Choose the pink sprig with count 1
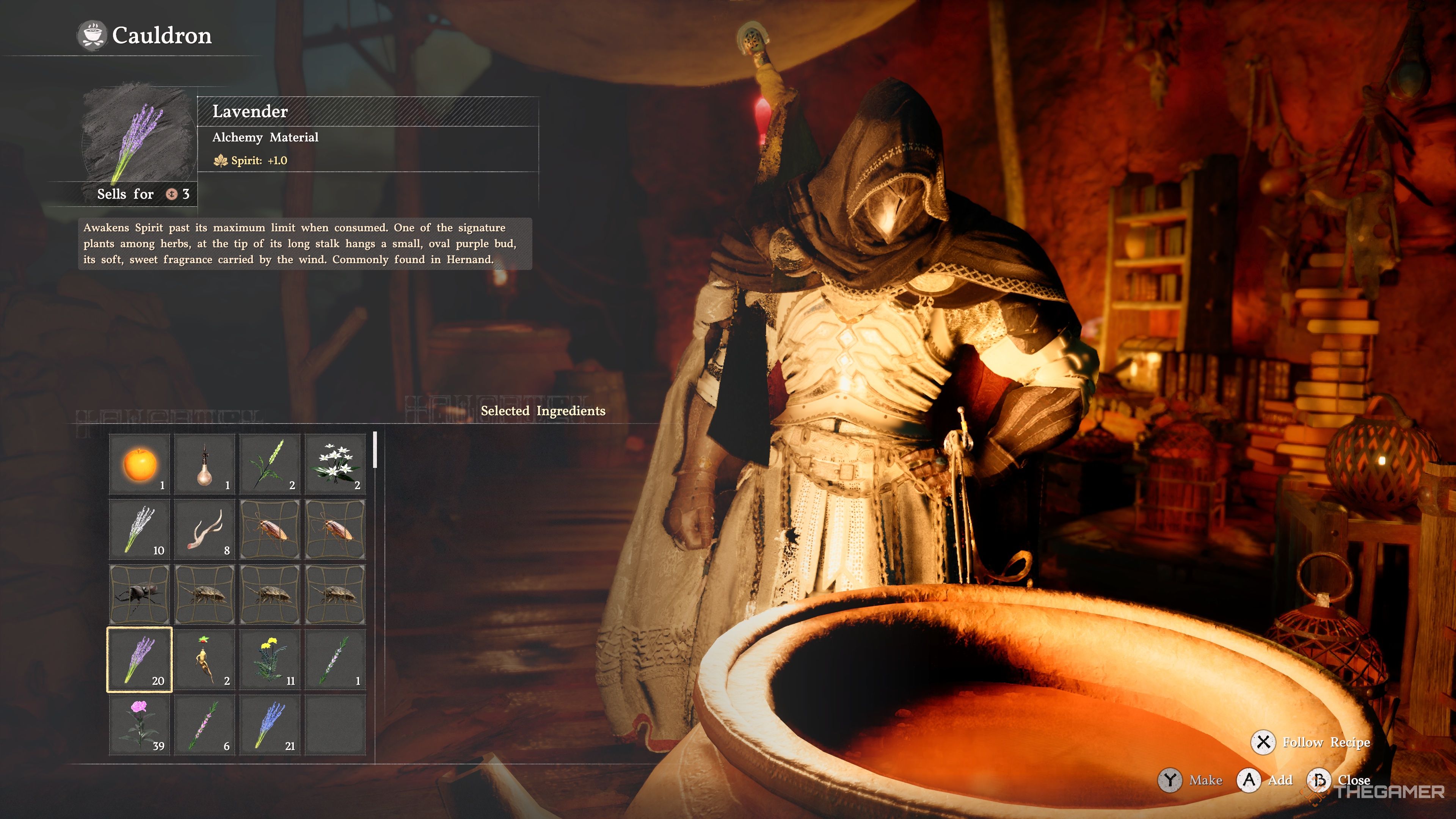The image size is (1456, 819). pos(335,660)
